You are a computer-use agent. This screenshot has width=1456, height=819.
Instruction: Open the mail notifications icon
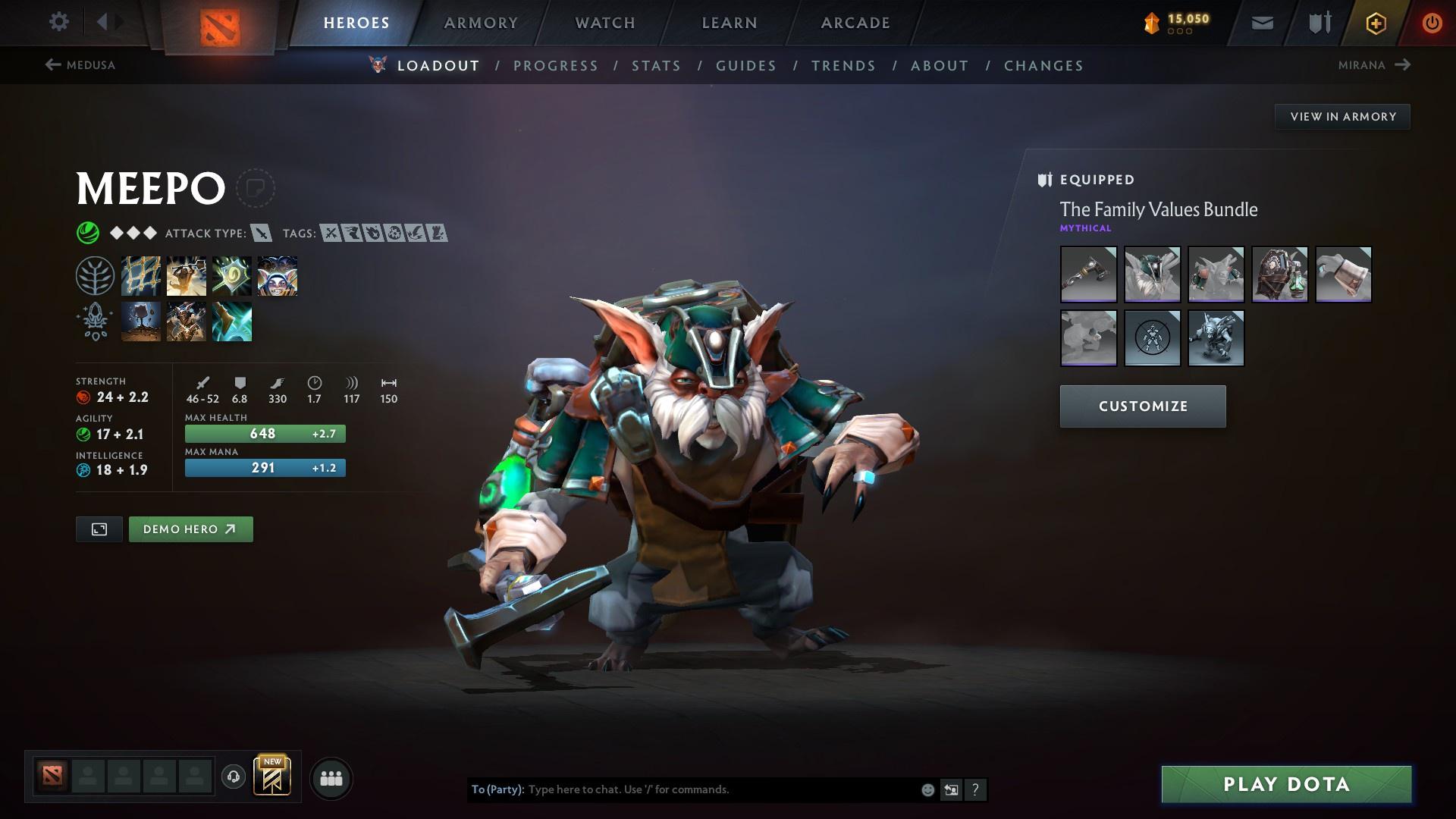1261,23
